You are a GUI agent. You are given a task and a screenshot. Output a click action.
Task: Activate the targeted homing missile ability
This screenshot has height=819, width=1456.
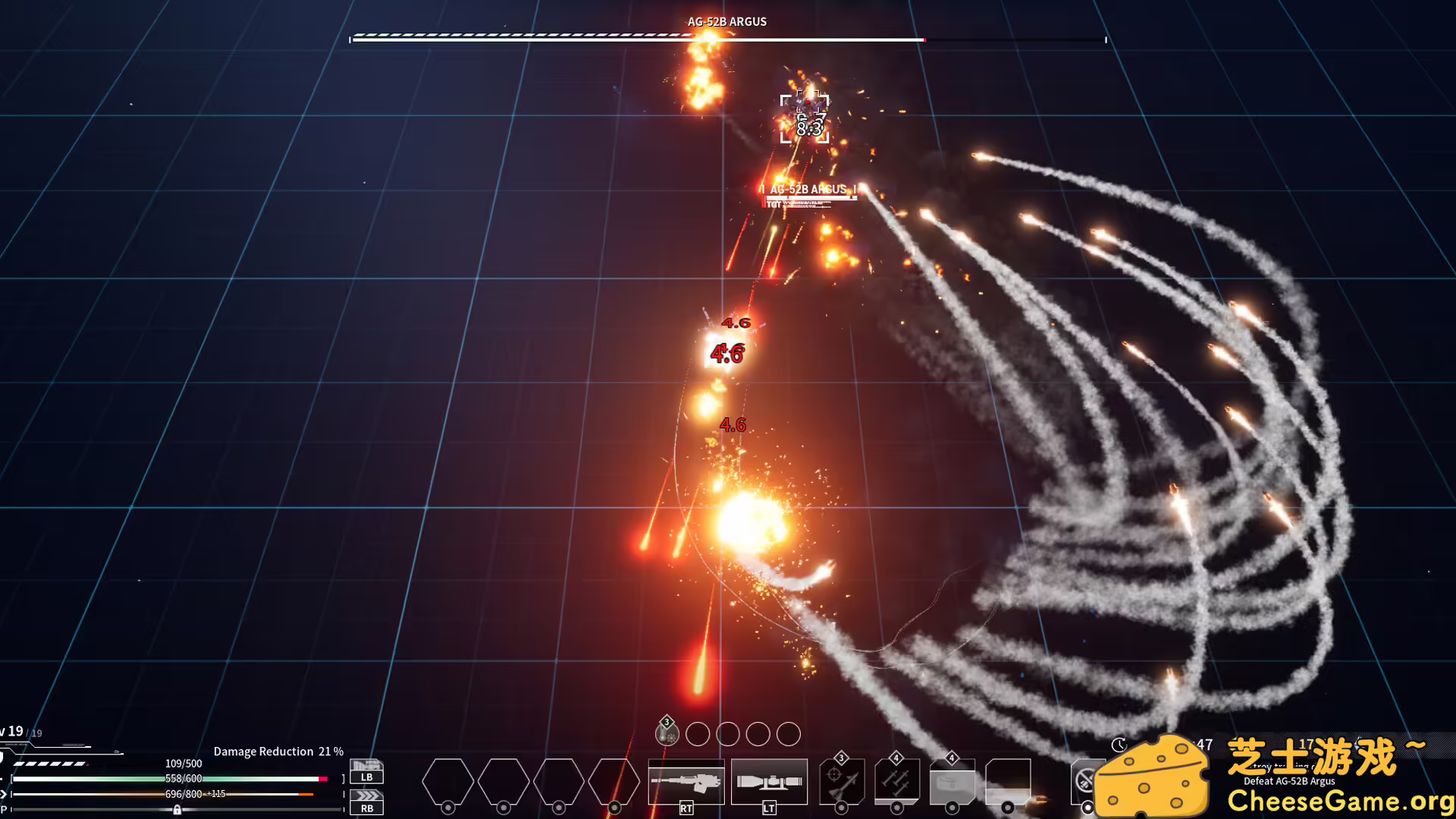point(841,782)
